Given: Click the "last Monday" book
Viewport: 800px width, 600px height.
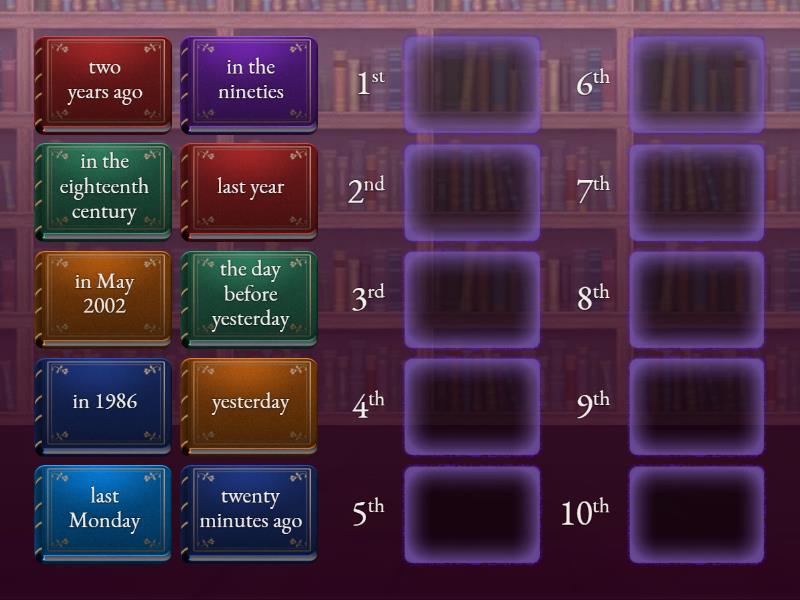Looking at the screenshot, I should (103, 512).
